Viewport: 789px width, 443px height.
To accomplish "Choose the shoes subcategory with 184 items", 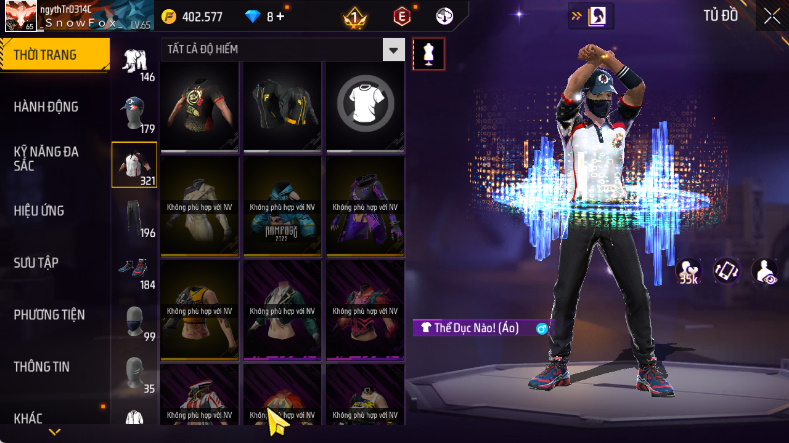I will point(134,270).
